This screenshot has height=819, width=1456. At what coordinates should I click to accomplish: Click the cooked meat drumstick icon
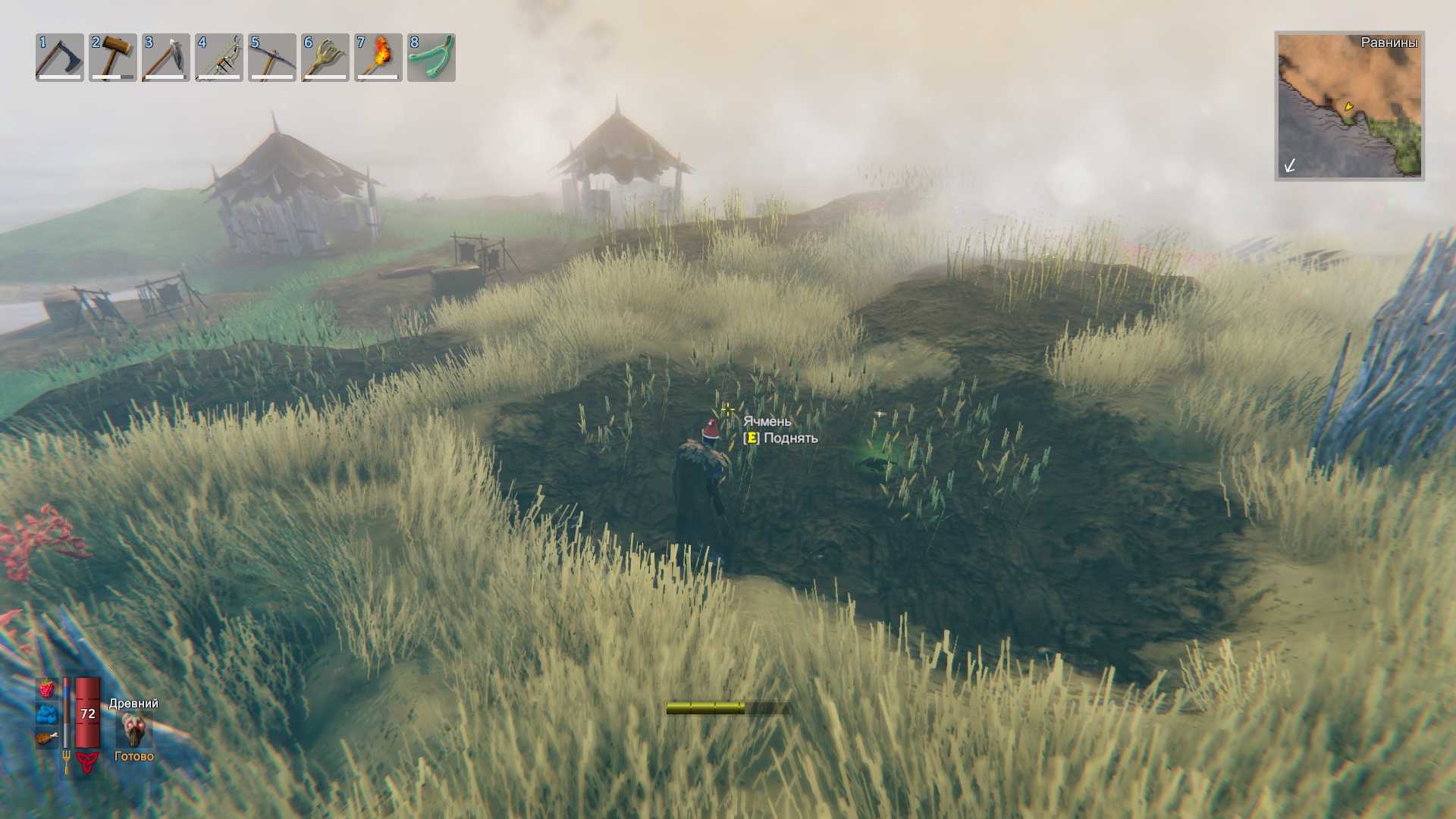click(47, 737)
